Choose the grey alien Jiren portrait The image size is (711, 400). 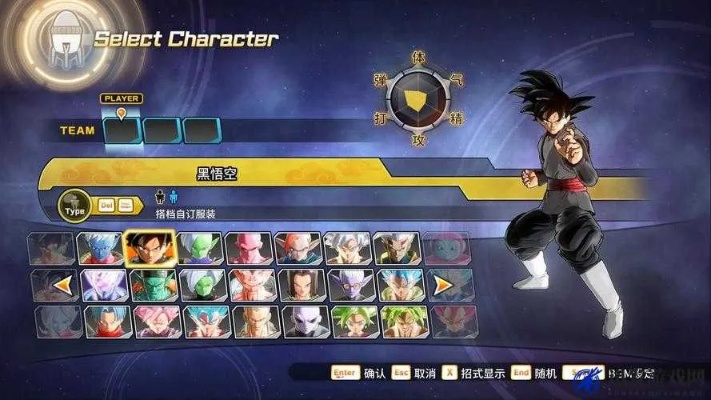(x=299, y=321)
